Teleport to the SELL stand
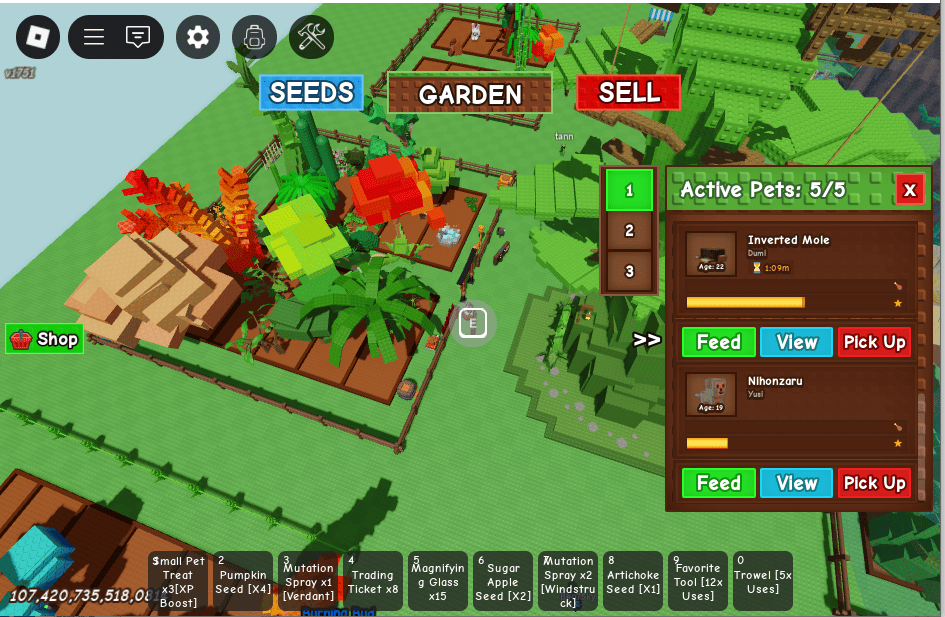This screenshot has height=617, width=945. coord(628,93)
